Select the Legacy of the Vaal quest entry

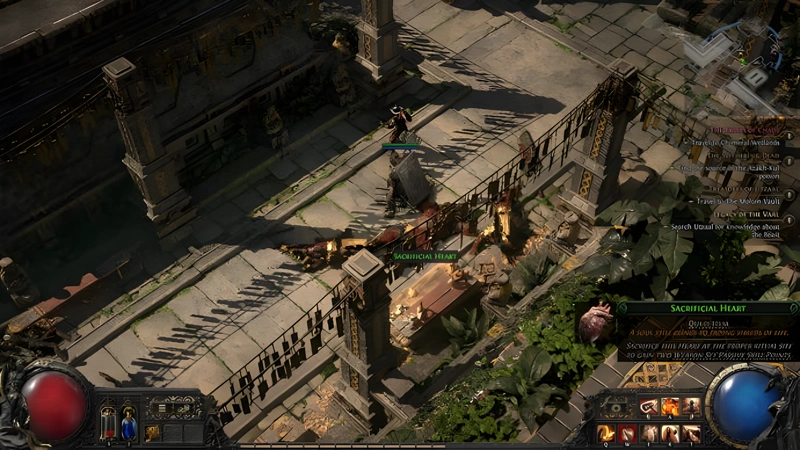coord(744,212)
